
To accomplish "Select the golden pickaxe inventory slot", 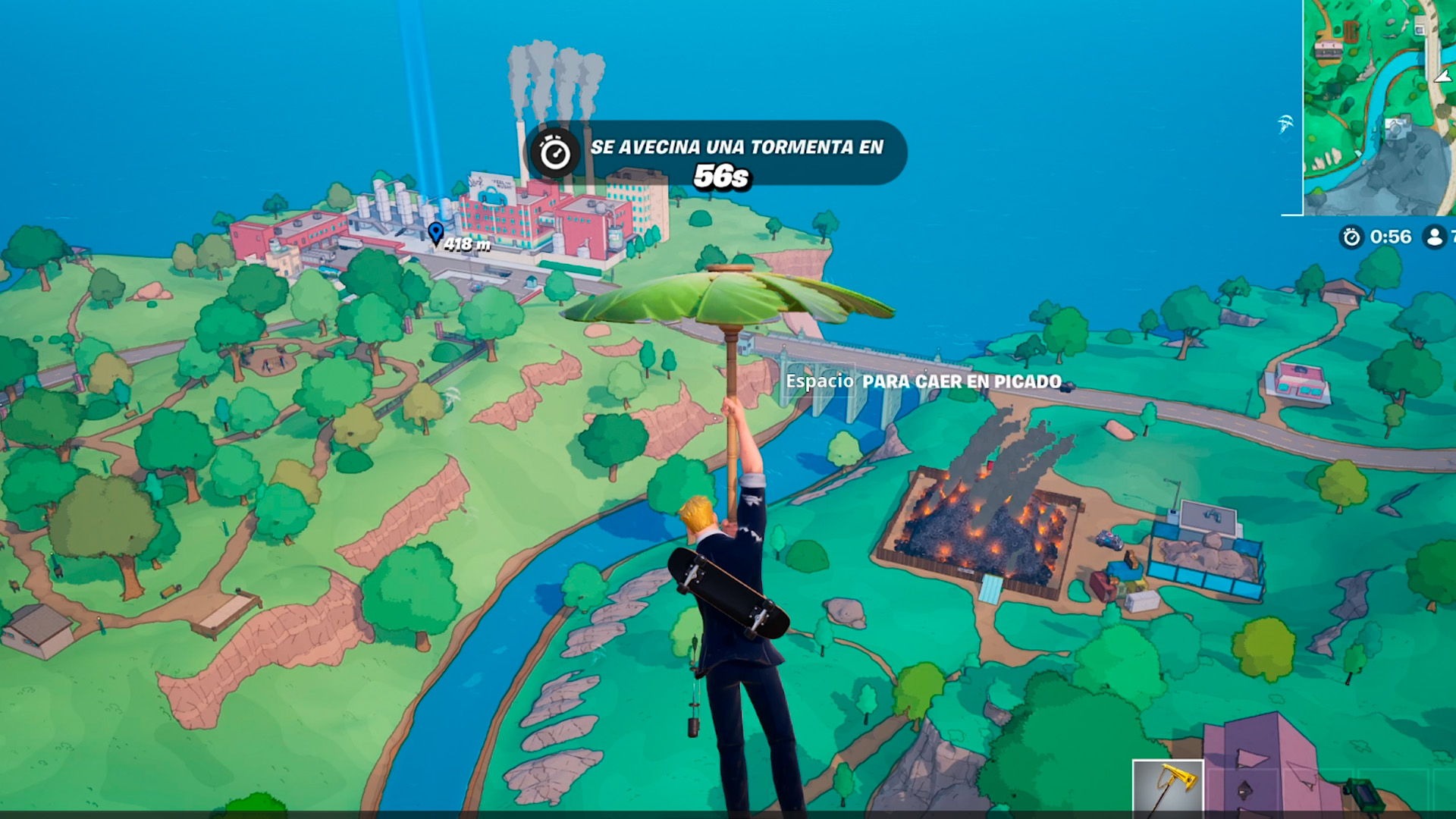I will point(1168,787).
